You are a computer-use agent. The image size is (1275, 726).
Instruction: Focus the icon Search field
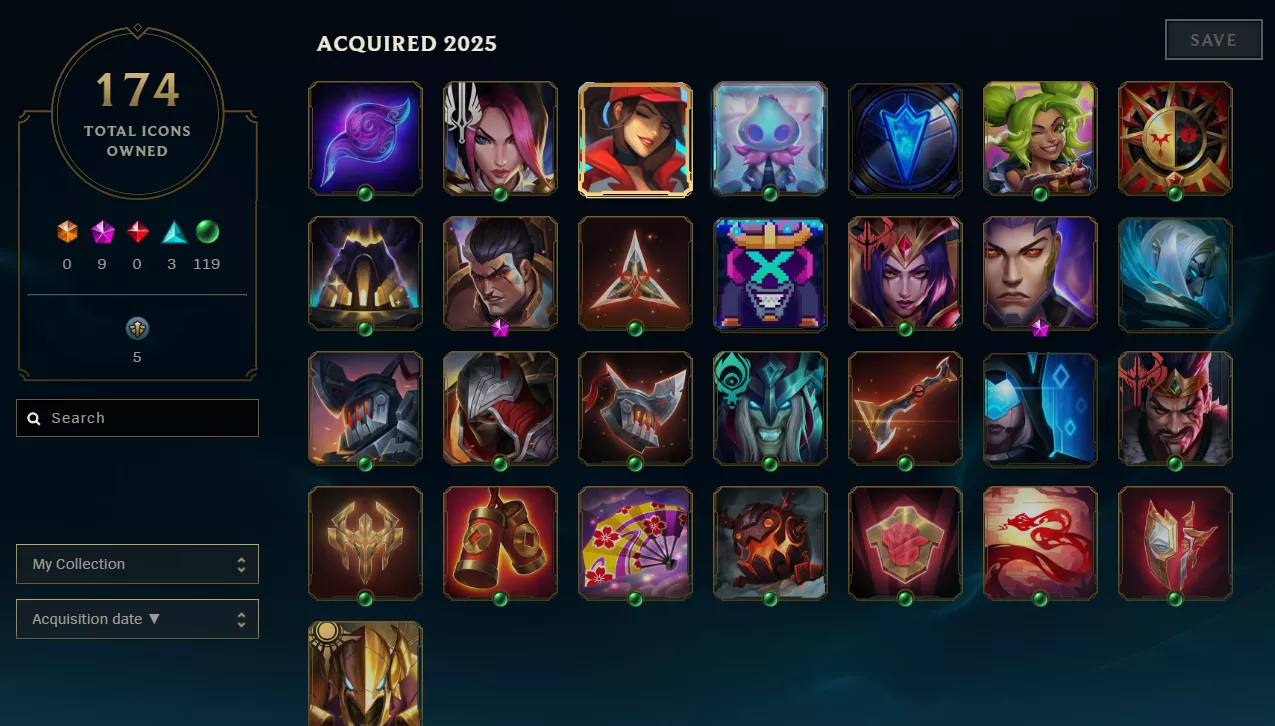[x=138, y=418]
